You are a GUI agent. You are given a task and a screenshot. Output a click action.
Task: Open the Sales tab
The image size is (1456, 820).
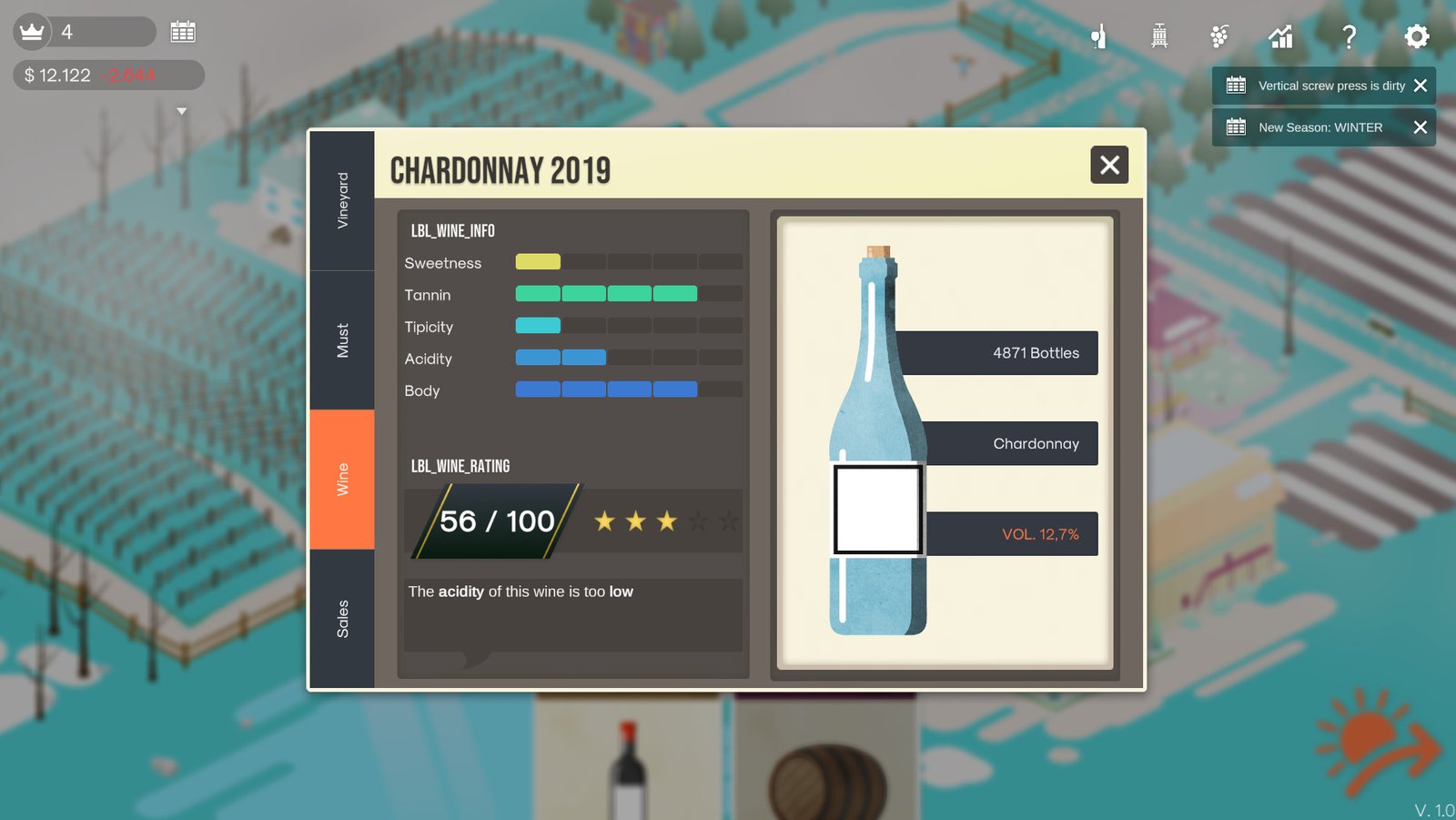pyautogui.click(x=343, y=614)
